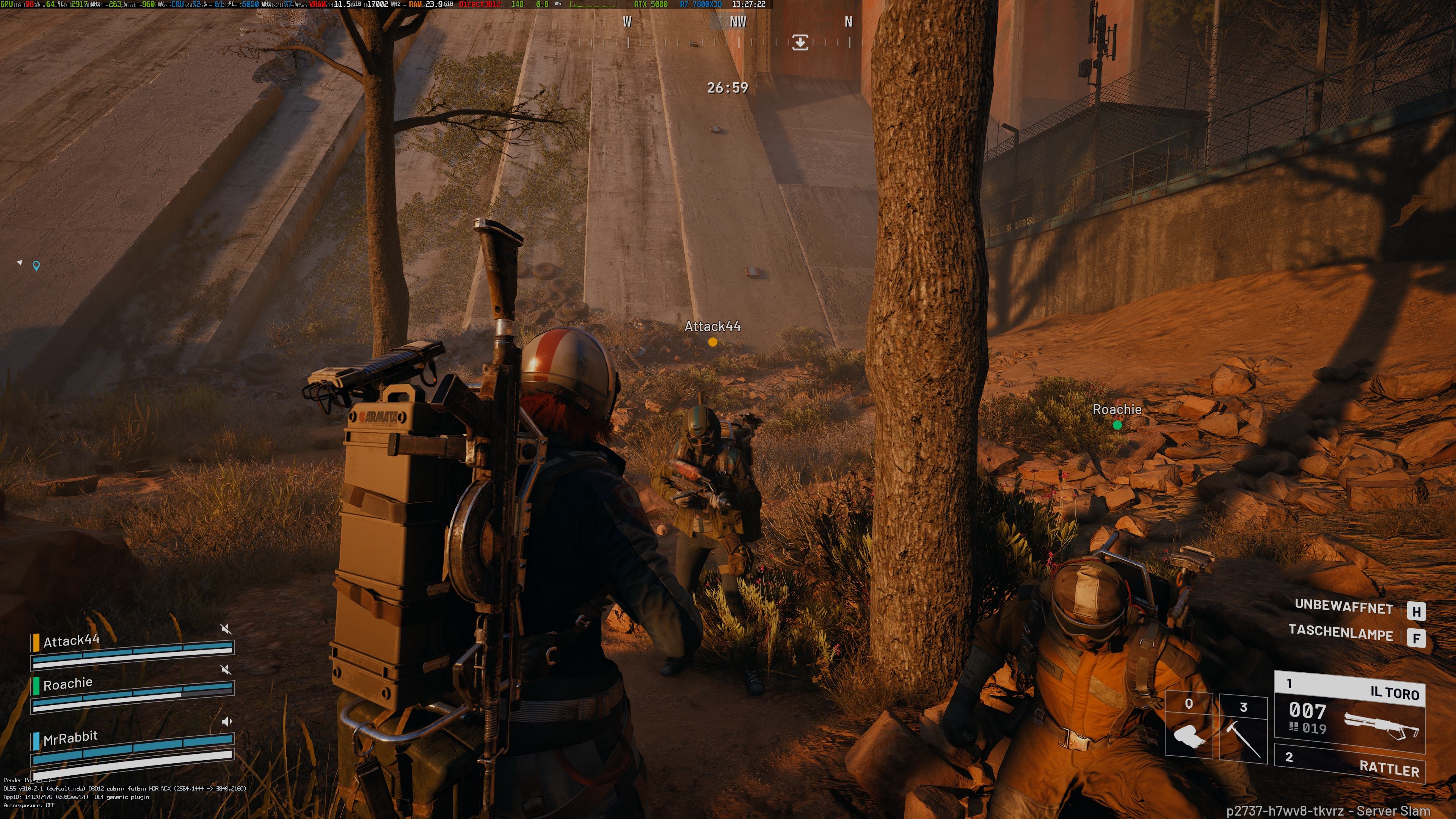Click the extraction marker on the compass

coord(800,42)
